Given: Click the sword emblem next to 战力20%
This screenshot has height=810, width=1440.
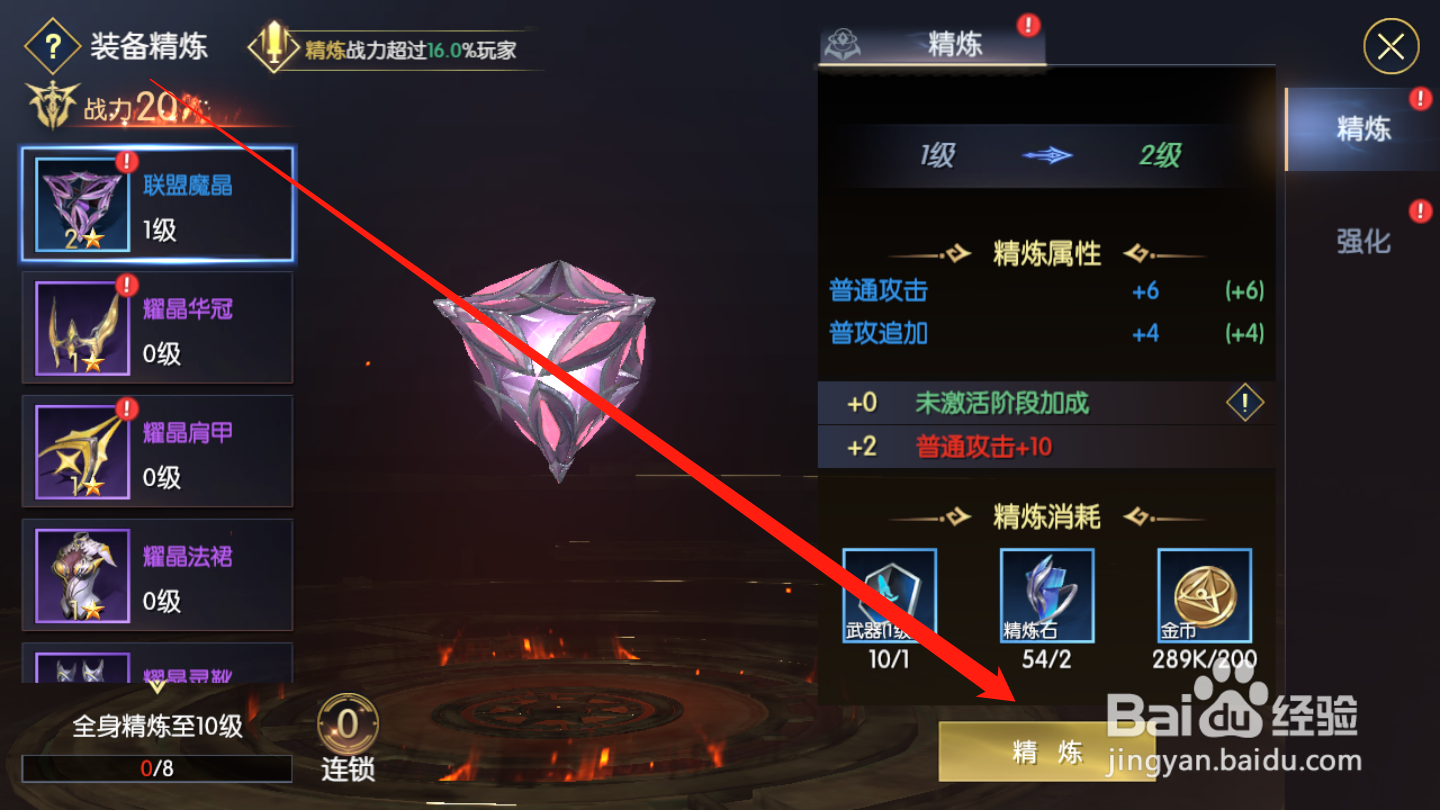Looking at the screenshot, I should (52, 103).
